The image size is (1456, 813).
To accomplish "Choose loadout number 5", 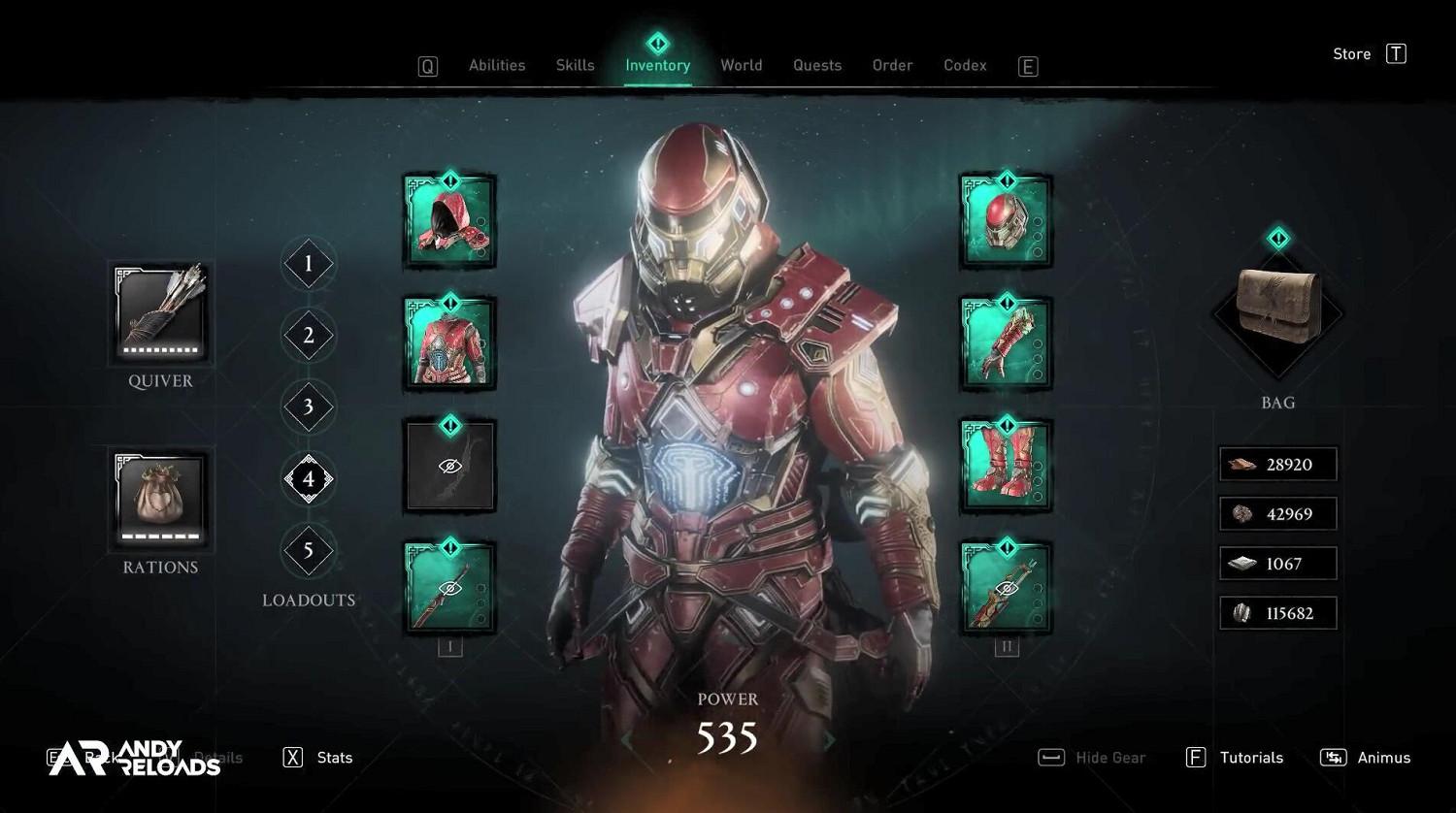I will pyautogui.click(x=309, y=551).
